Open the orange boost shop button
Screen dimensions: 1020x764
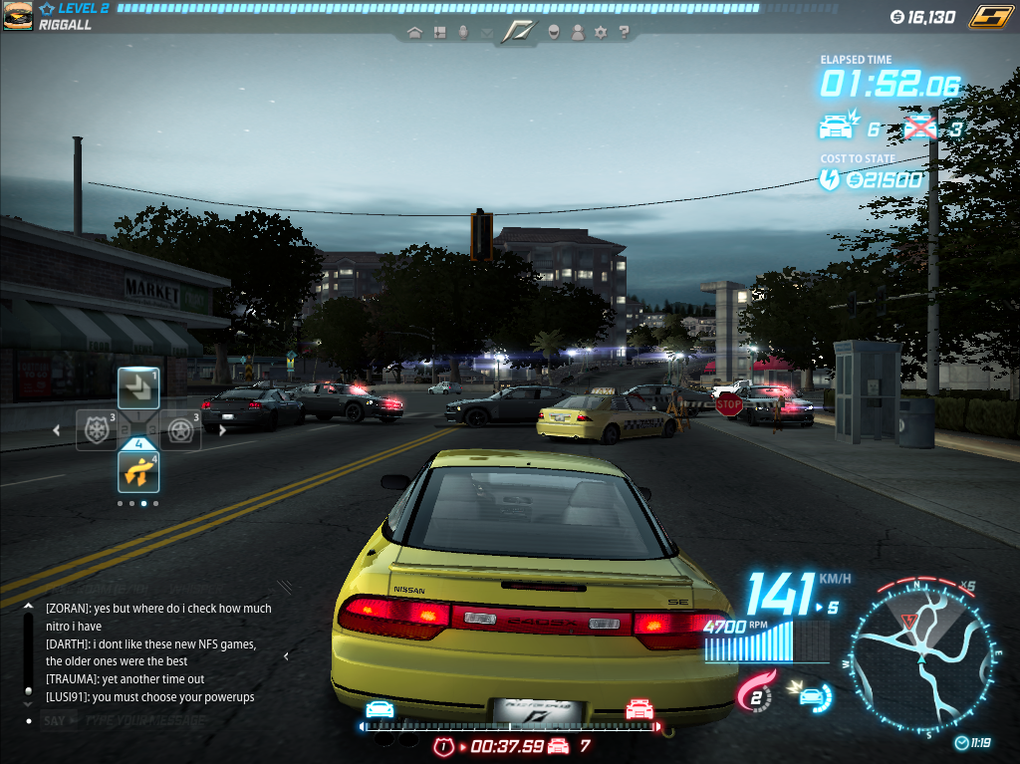click(988, 16)
